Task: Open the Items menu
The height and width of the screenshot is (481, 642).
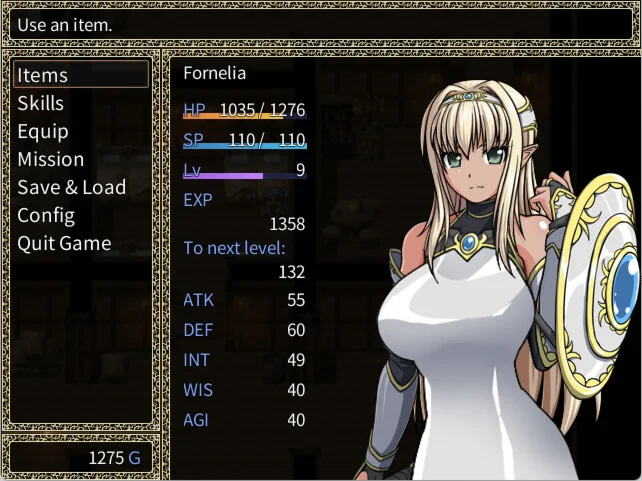Action: click(x=43, y=75)
